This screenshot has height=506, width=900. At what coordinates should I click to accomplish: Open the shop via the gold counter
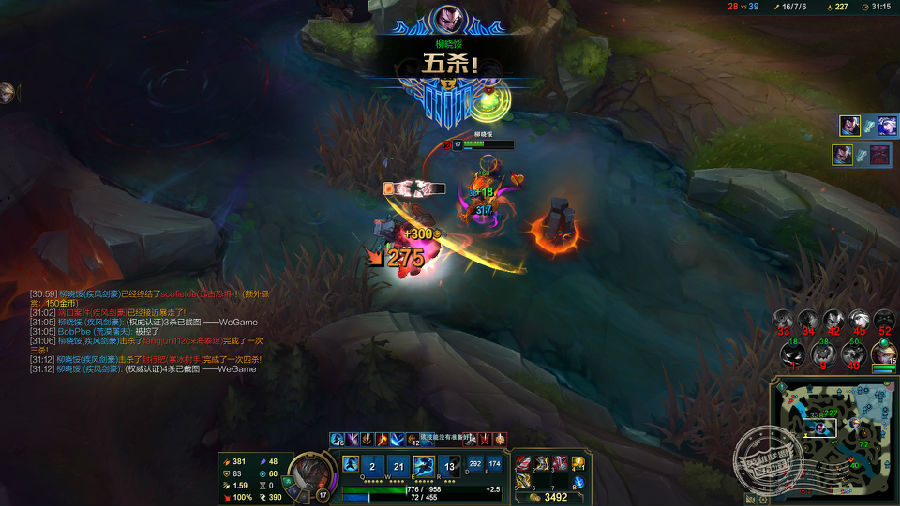[x=549, y=497]
